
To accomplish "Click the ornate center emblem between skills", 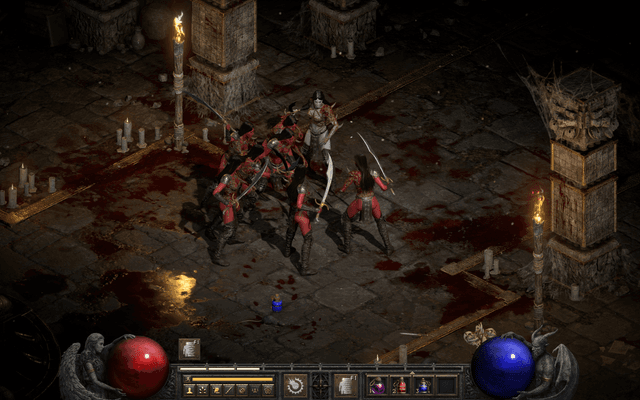I will pyautogui.click(x=320, y=385).
